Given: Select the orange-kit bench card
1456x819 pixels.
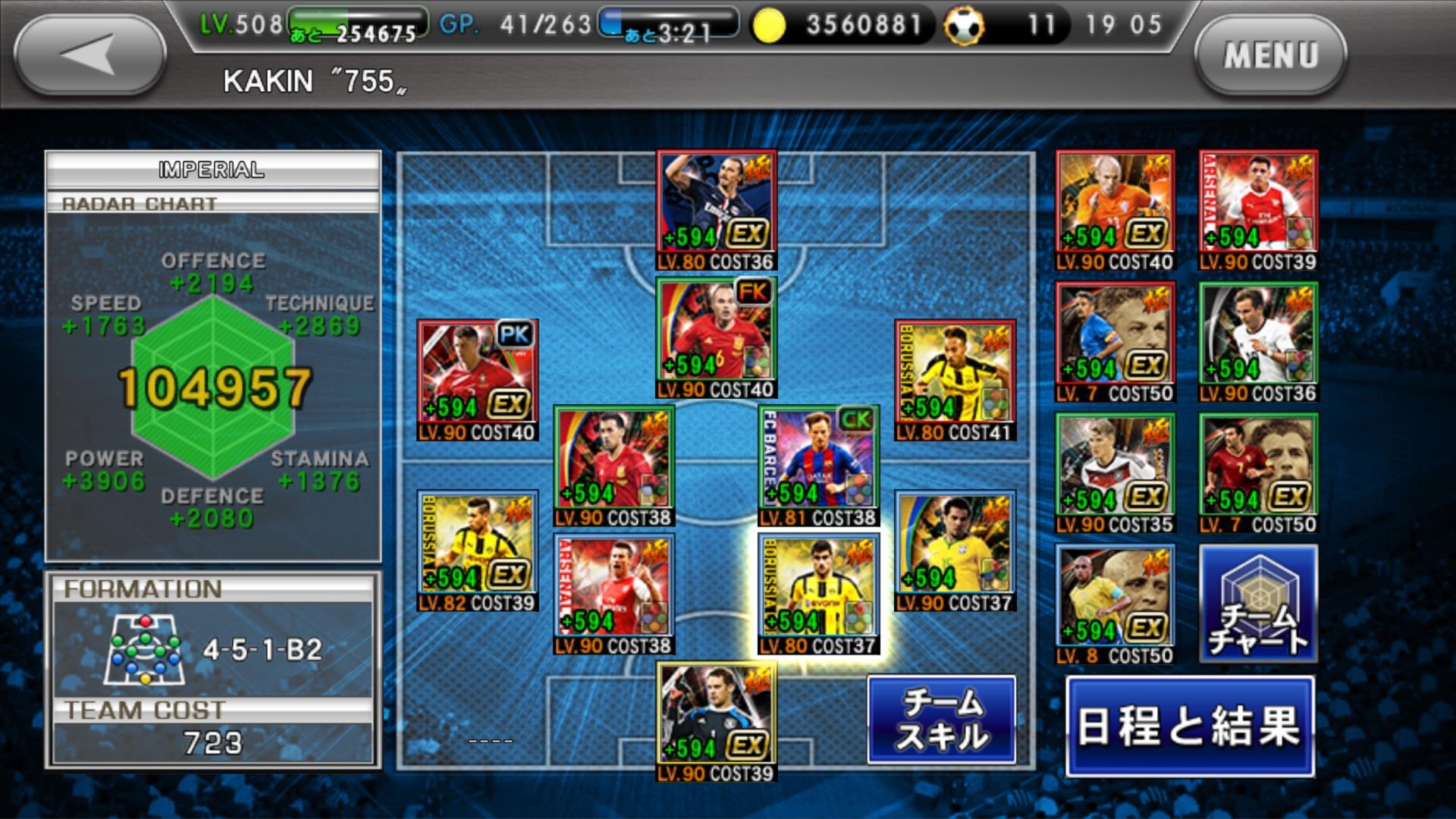Looking at the screenshot, I should [1115, 209].
